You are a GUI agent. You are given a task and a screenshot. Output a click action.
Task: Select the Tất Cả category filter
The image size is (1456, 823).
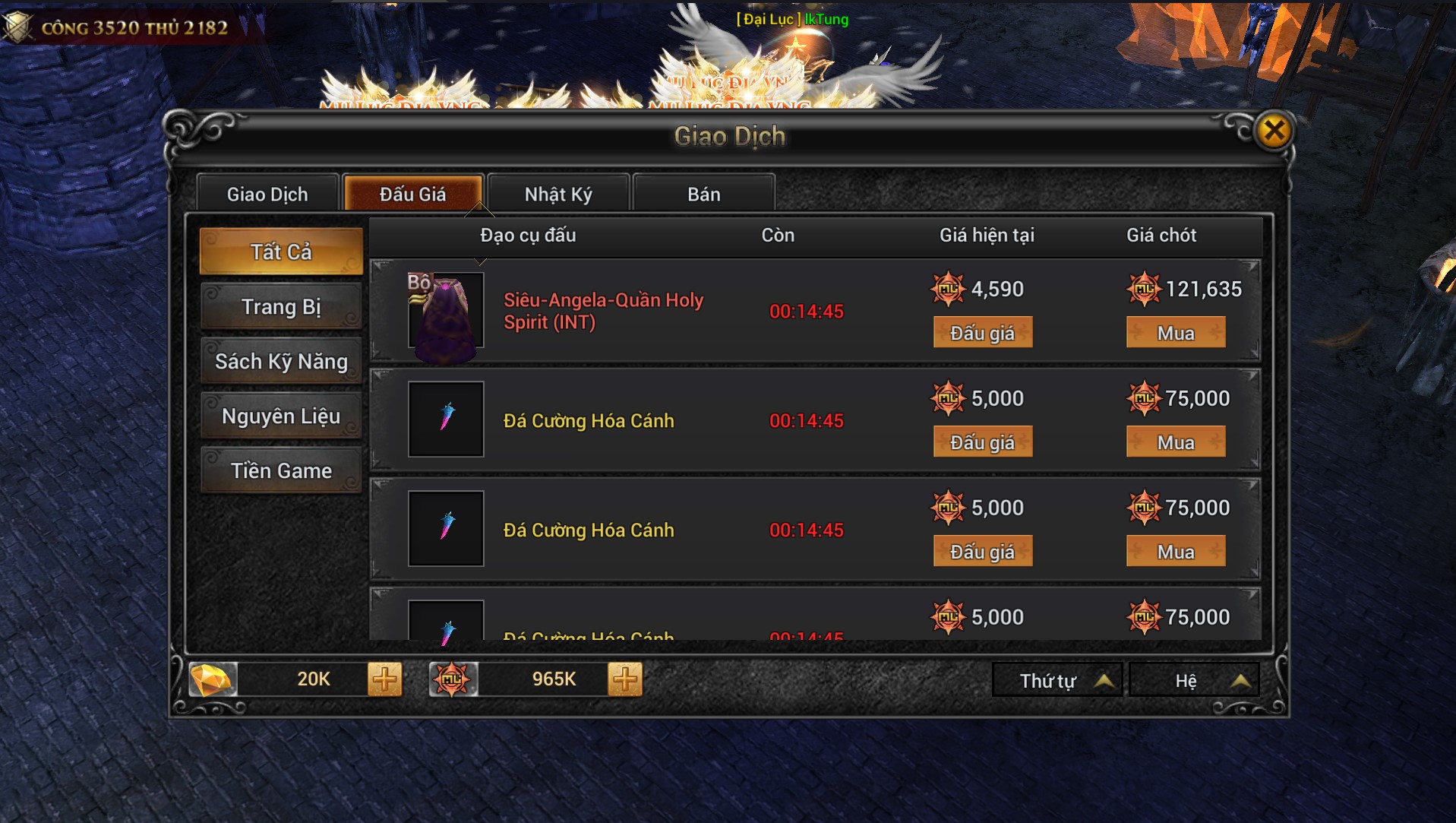(281, 251)
